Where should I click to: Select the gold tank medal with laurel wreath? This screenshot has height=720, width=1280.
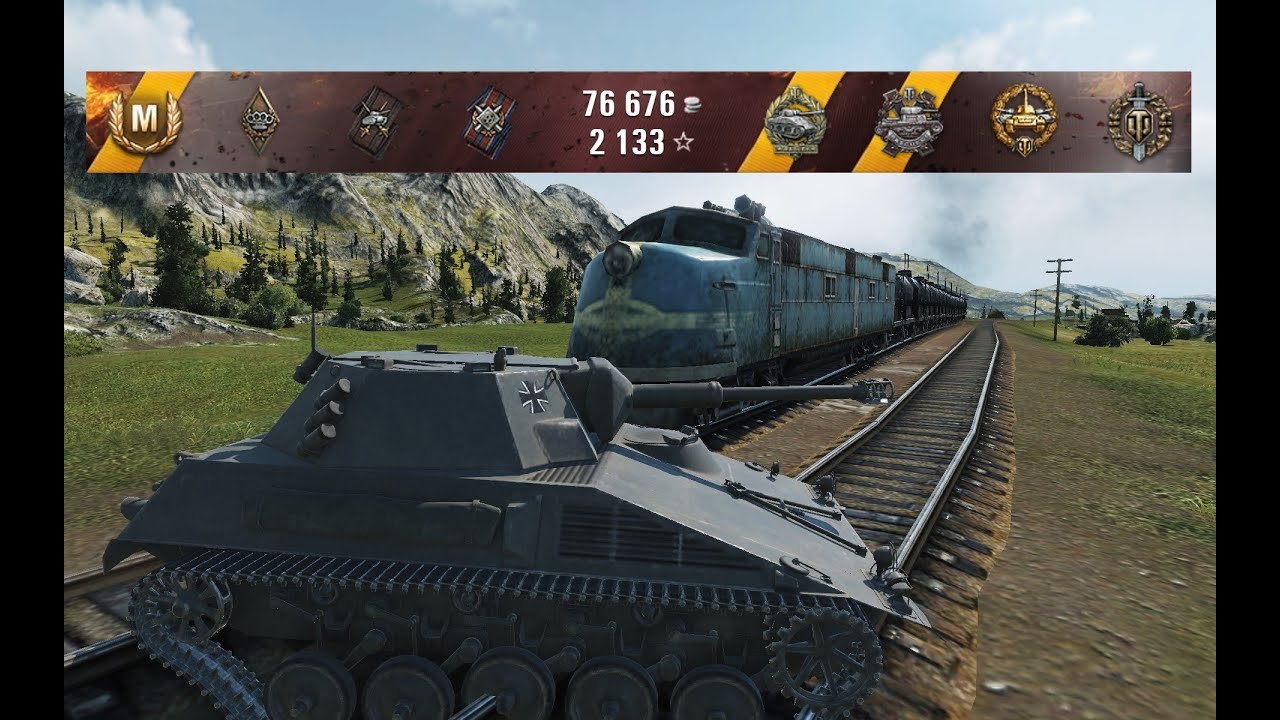(x=1023, y=120)
